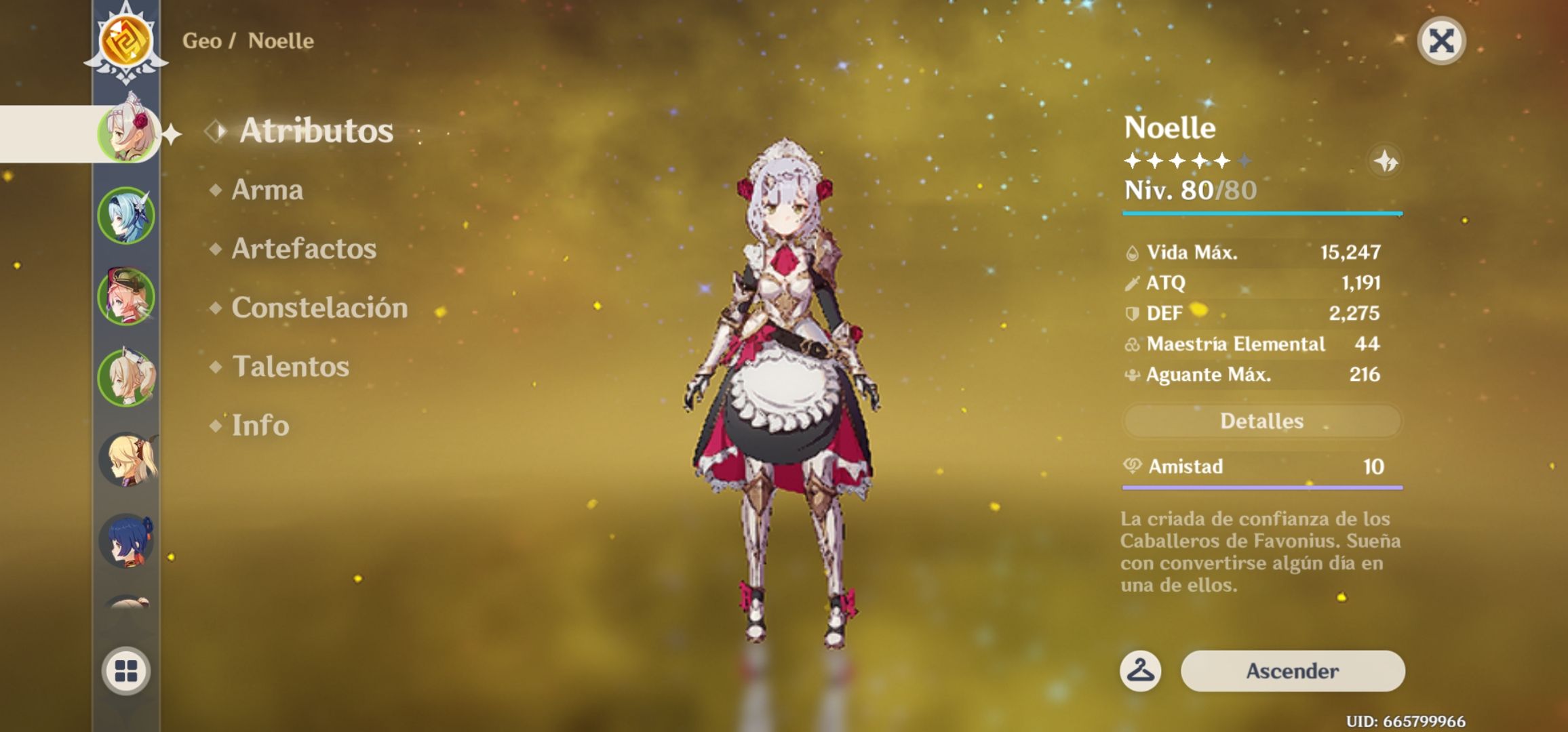Close the character screen with the X button
This screenshot has height=732, width=1568.
point(1443,41)
